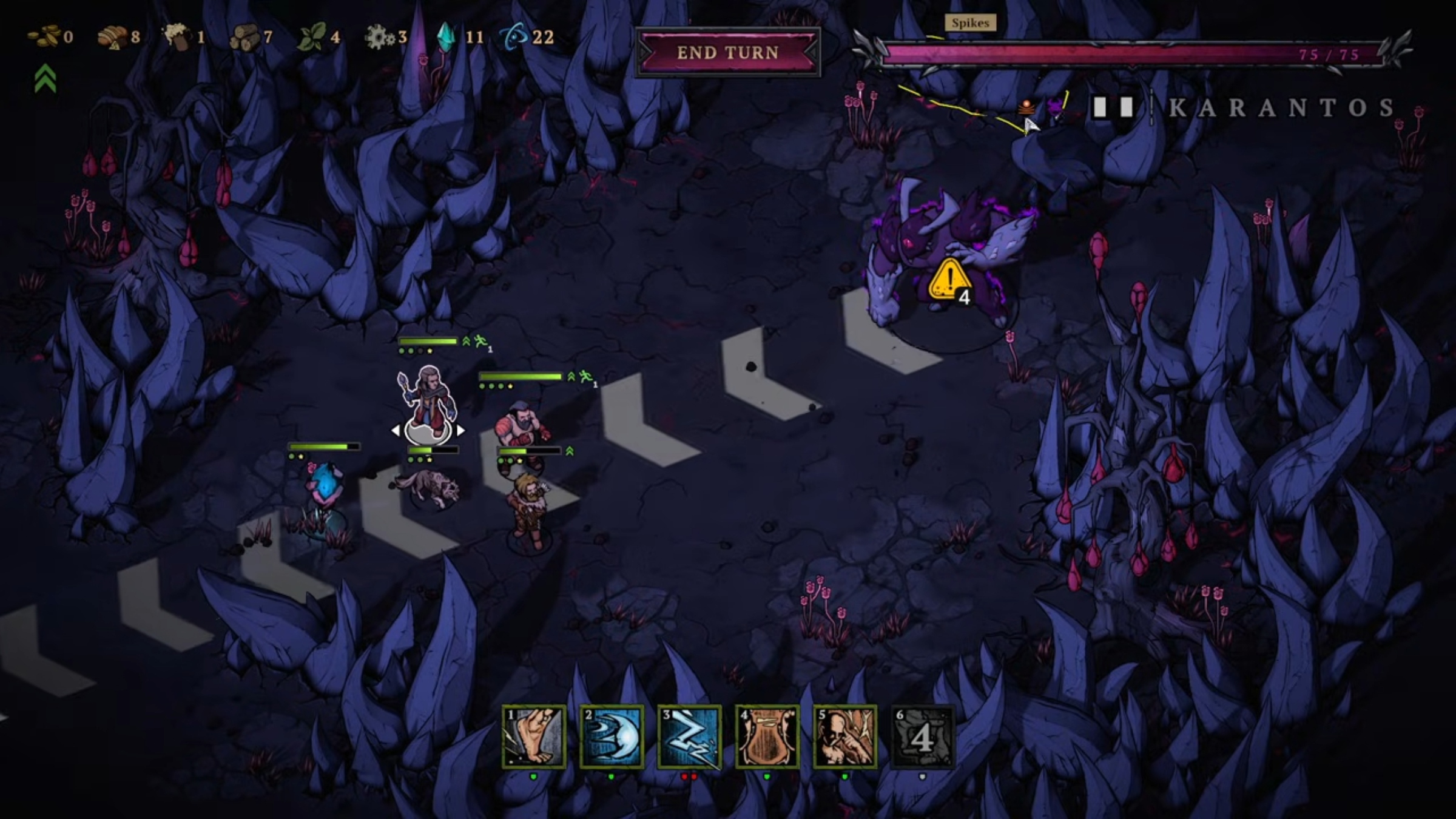Viewport: 1456px width, 819px height.
Task: Activate the hand strike ability in slot 1
Action: (534, 737)
